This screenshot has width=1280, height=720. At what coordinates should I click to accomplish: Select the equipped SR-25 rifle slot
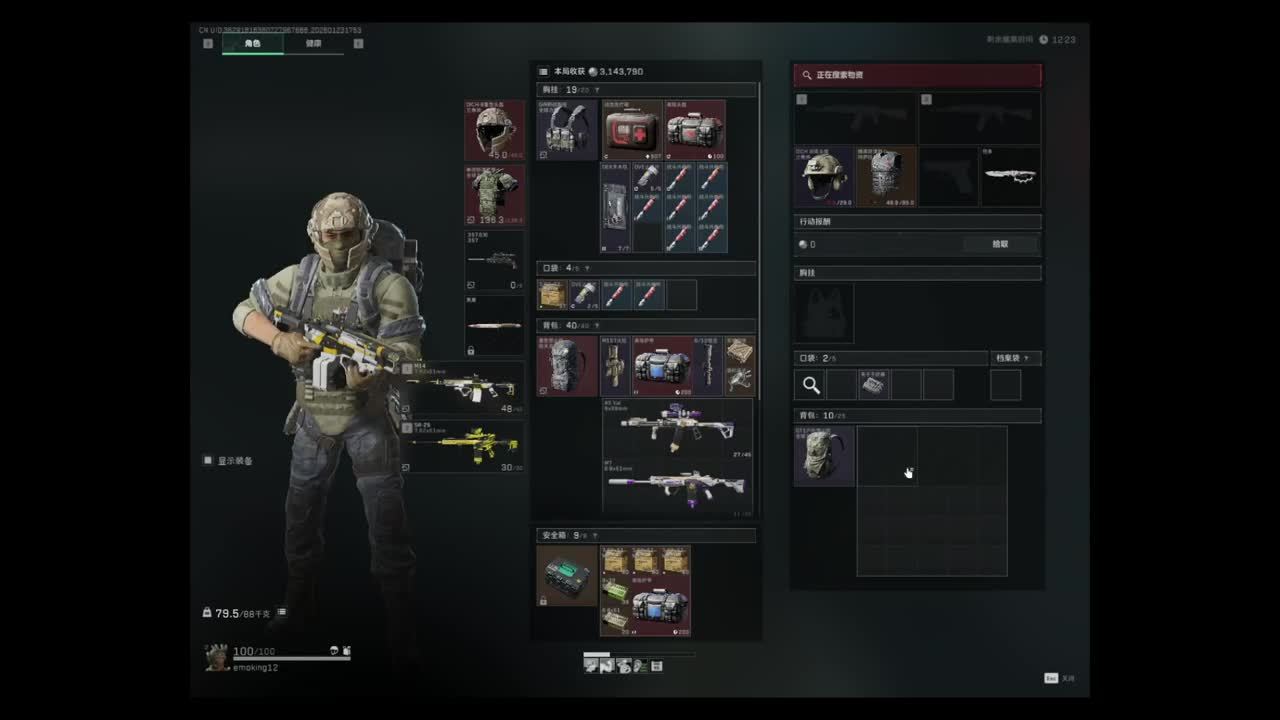click(465, 446)
